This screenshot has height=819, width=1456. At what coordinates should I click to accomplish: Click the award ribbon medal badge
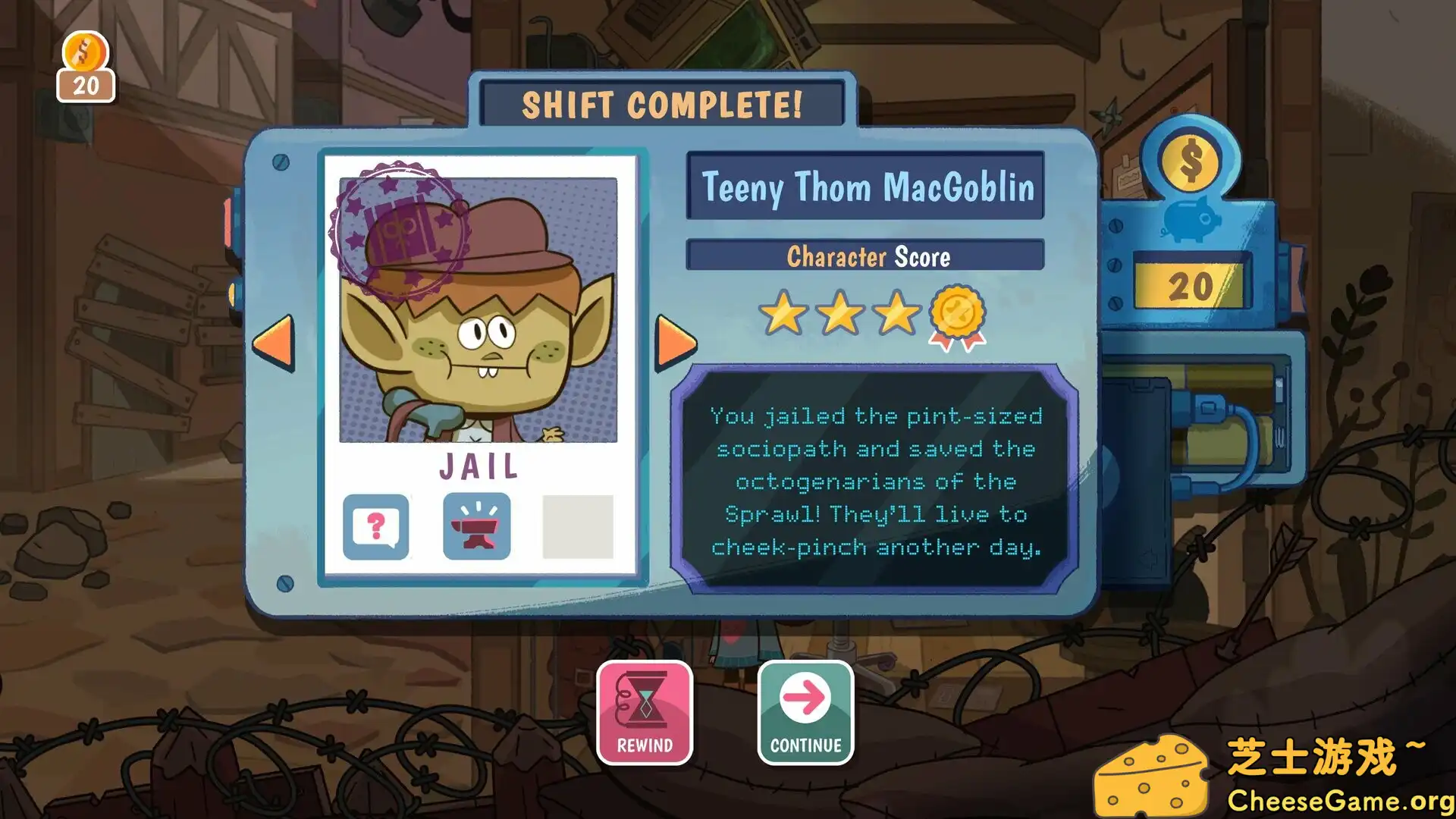pyautogui.click(x=959, y=315)
